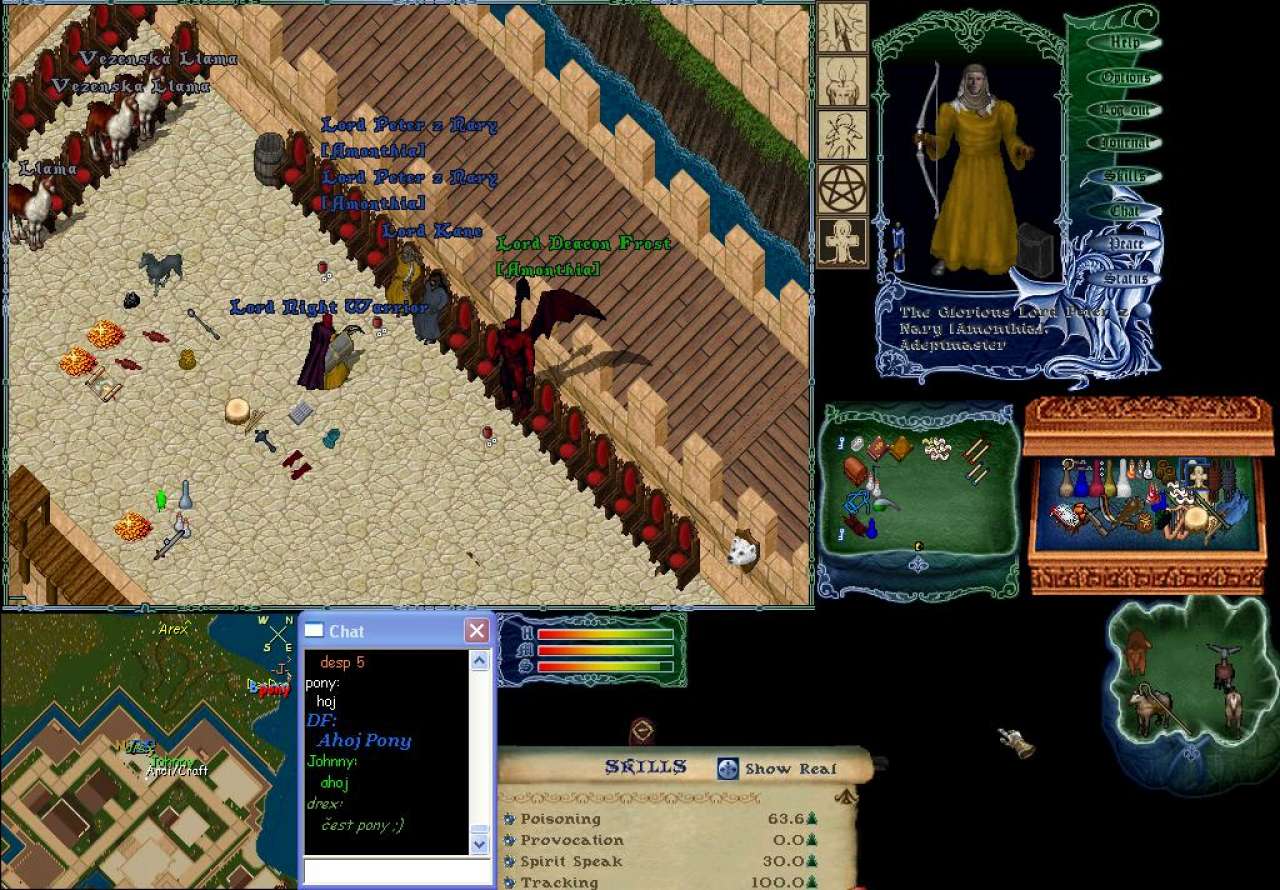This screenshot has height=890, width=1280.
Task: Click the Log Out button
Action: click(x=1125, y=110)
